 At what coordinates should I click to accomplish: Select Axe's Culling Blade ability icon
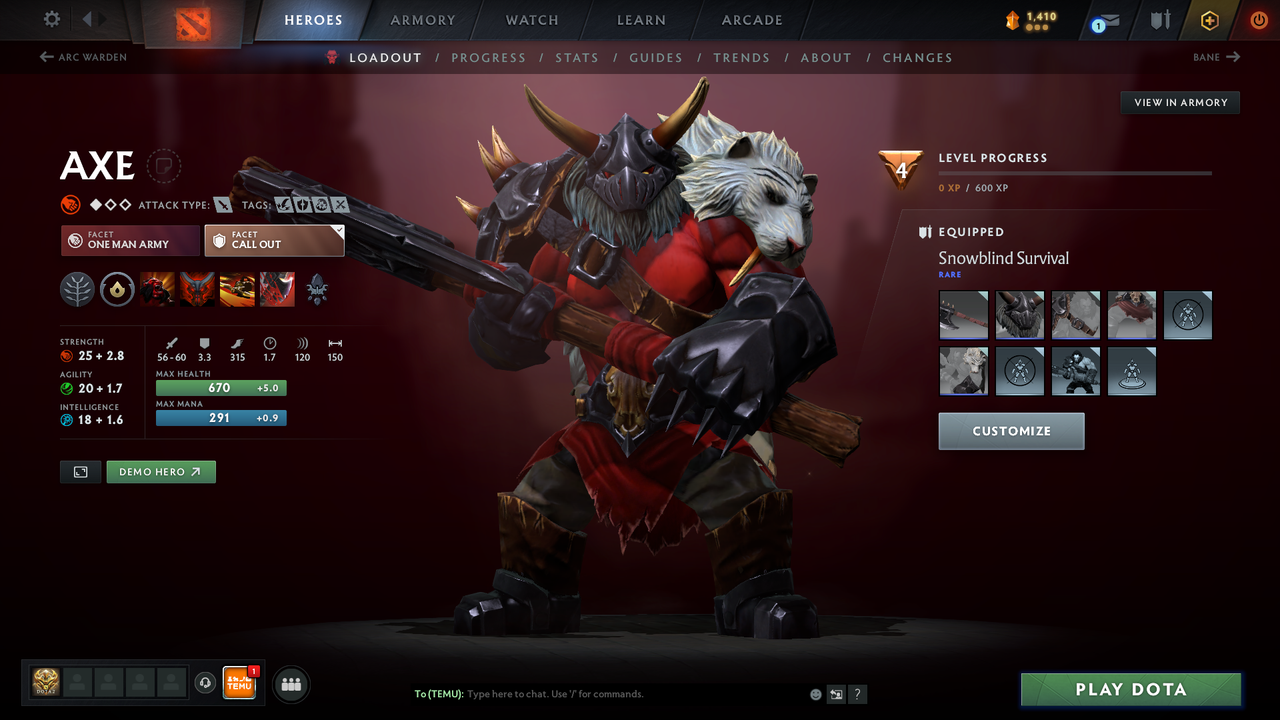277,290
